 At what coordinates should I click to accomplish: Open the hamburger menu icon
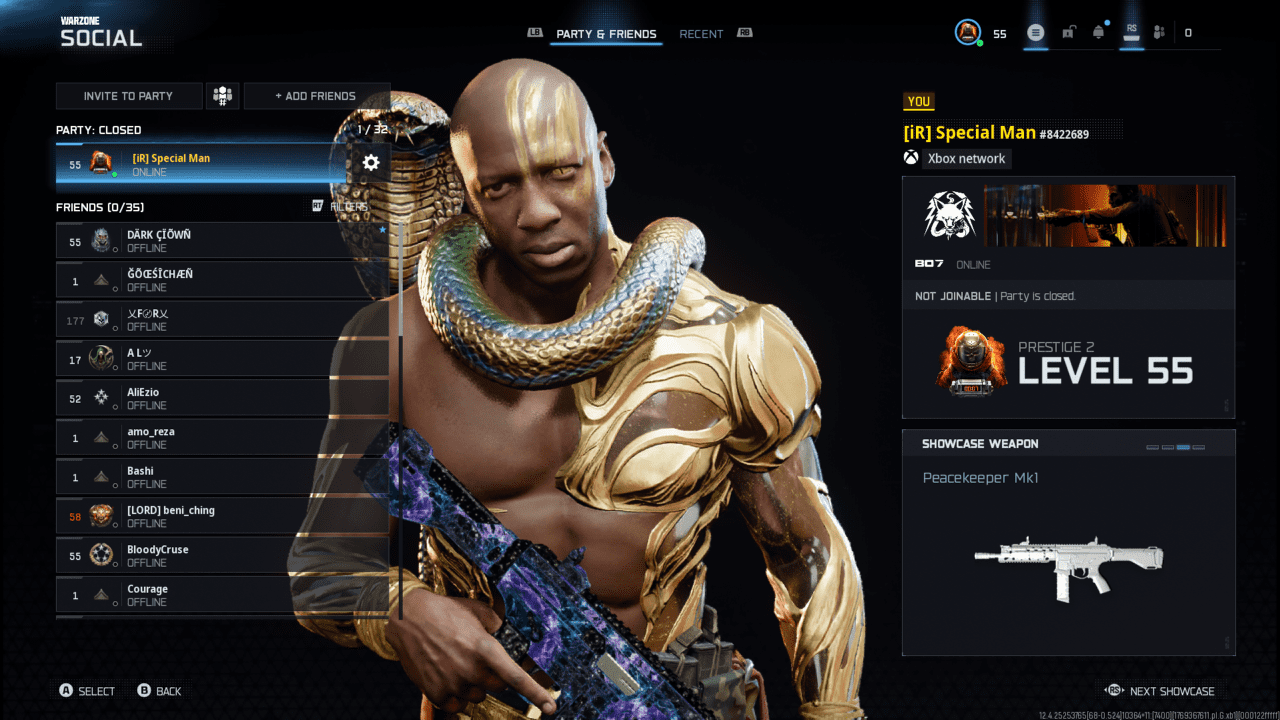[x=1036, y=33]
